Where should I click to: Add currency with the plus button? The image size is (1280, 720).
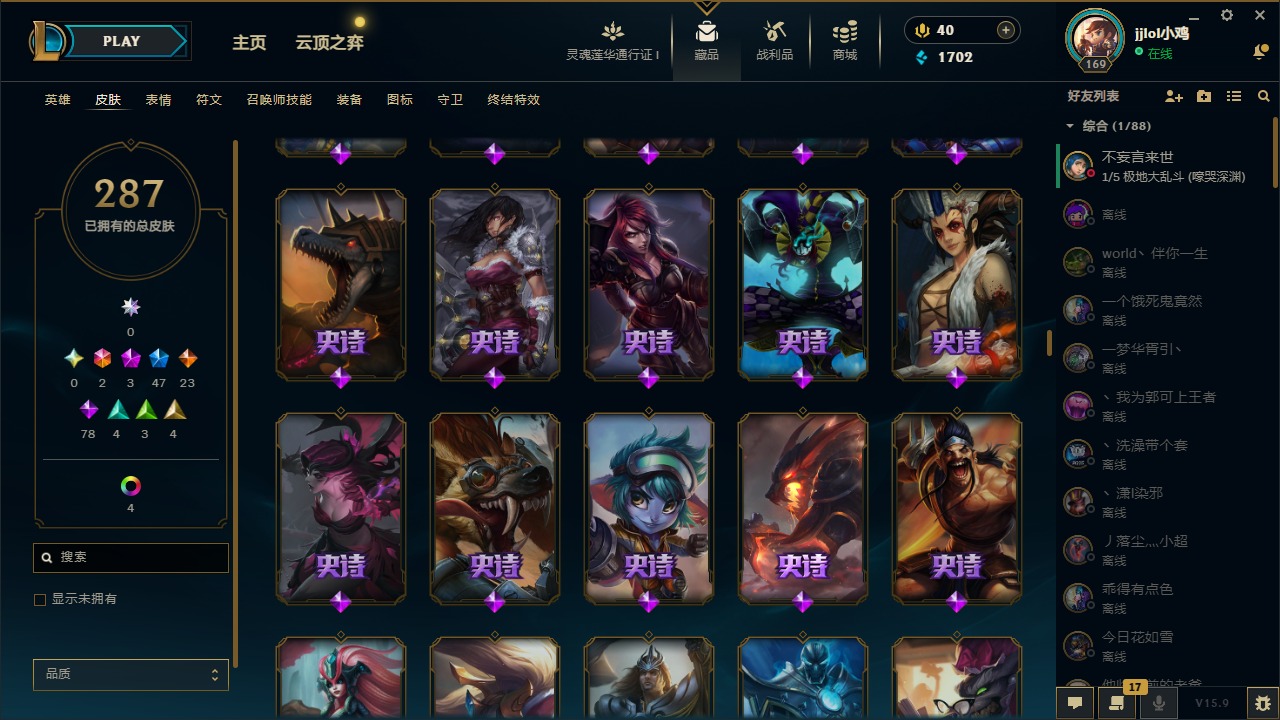click(x=1006, y=30)
